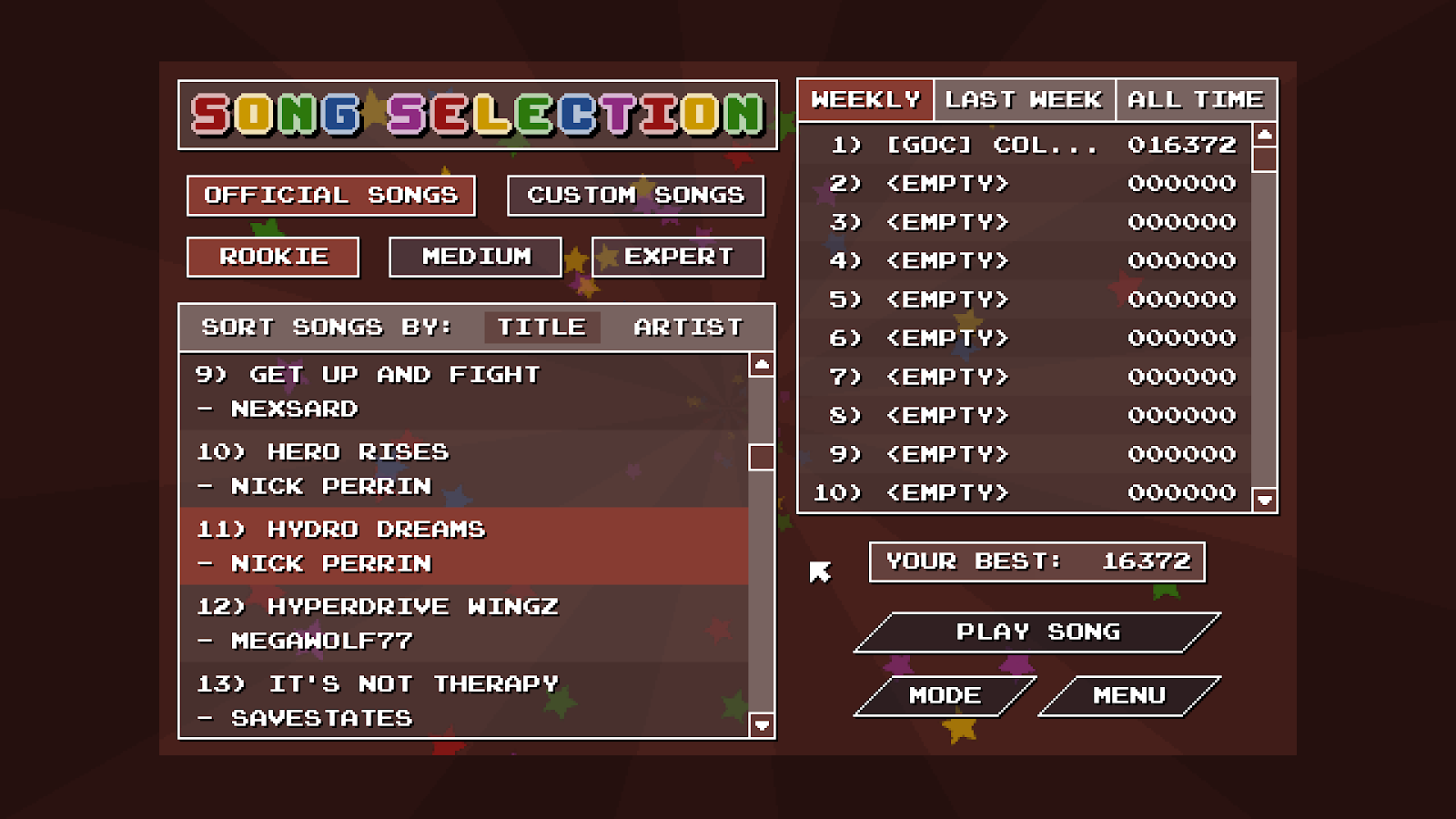Sort songs by Artist
Image resolution: width=1456 pixels, height=819 pixels.
[x=686, y=327]
